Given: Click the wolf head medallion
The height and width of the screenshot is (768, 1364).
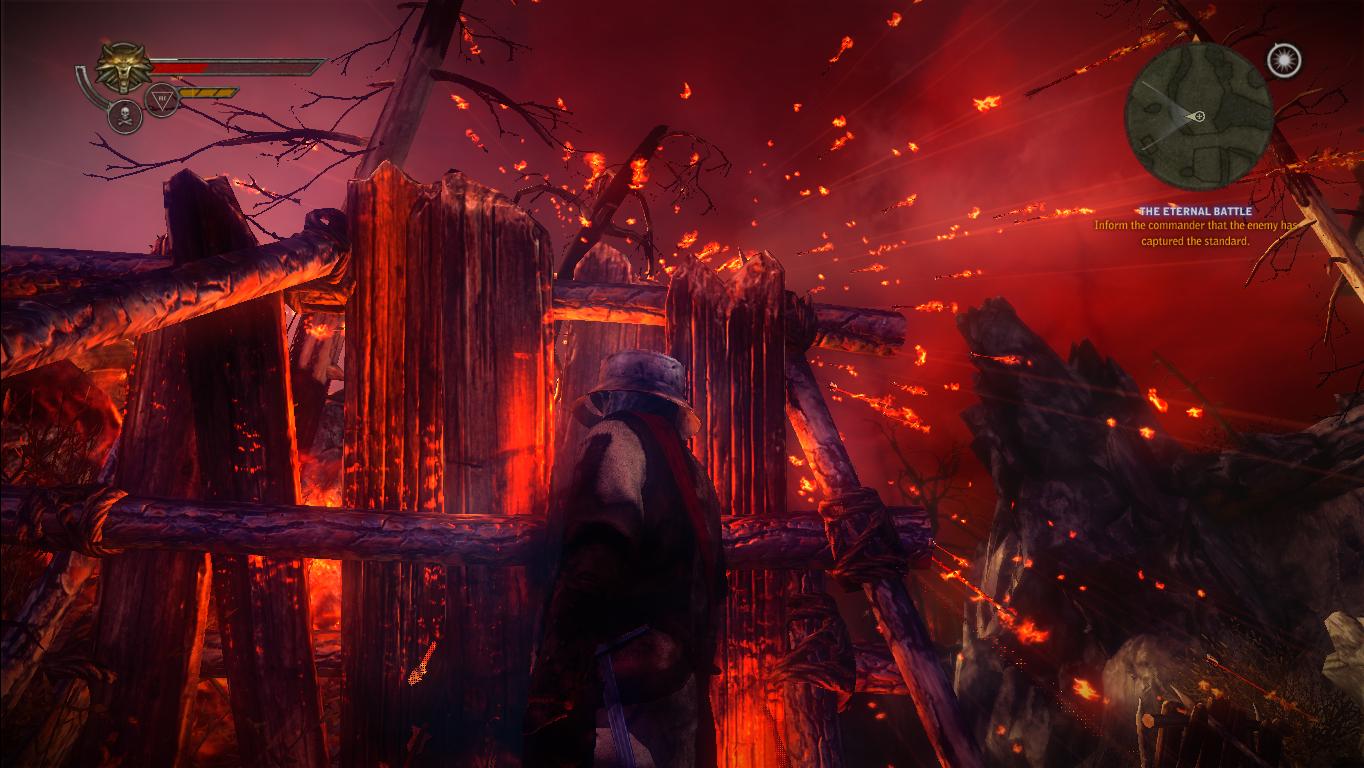Looking at the screenshot, I should [124, 68].
